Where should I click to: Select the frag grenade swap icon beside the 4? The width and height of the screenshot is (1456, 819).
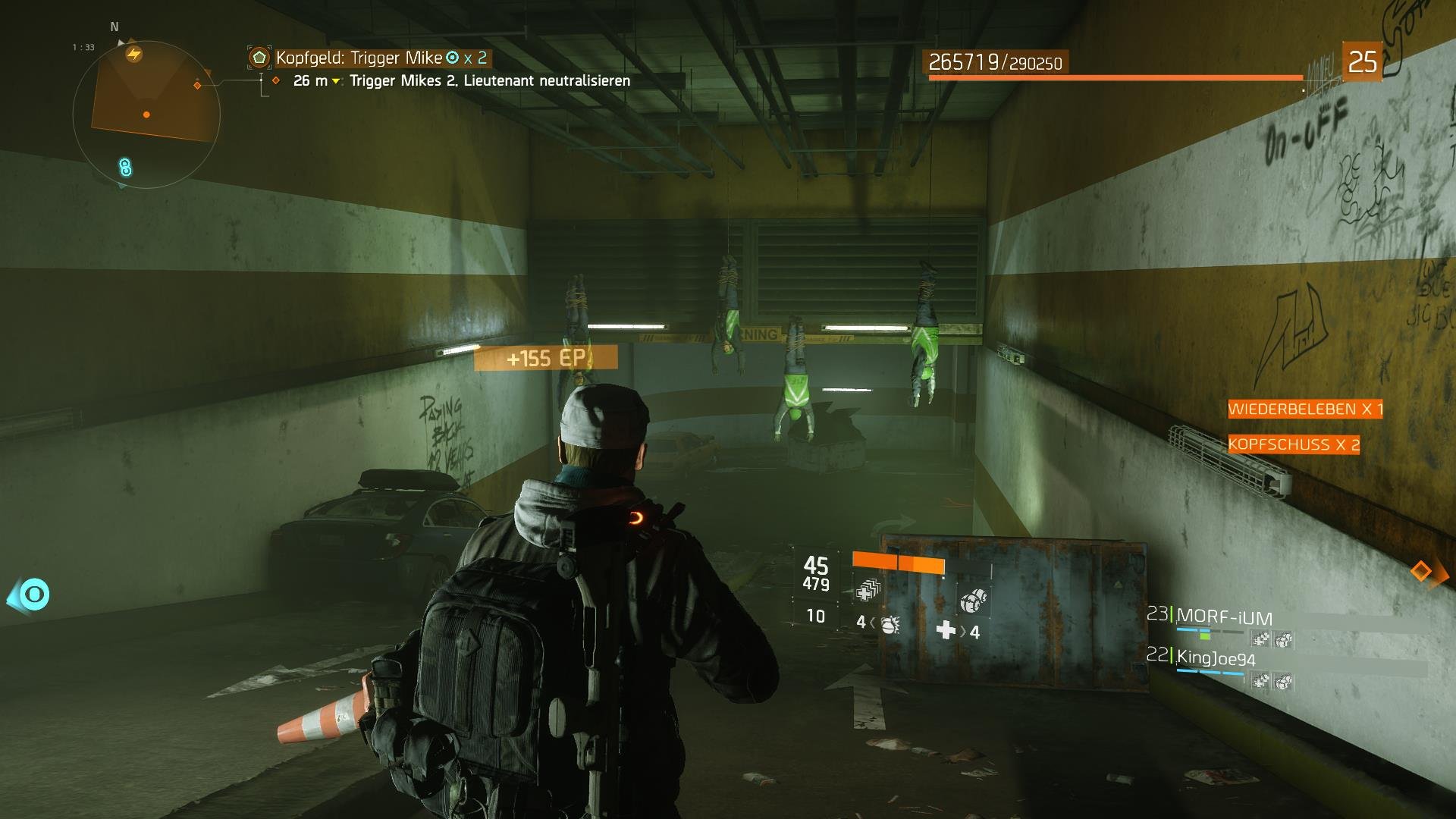point(890,626)
